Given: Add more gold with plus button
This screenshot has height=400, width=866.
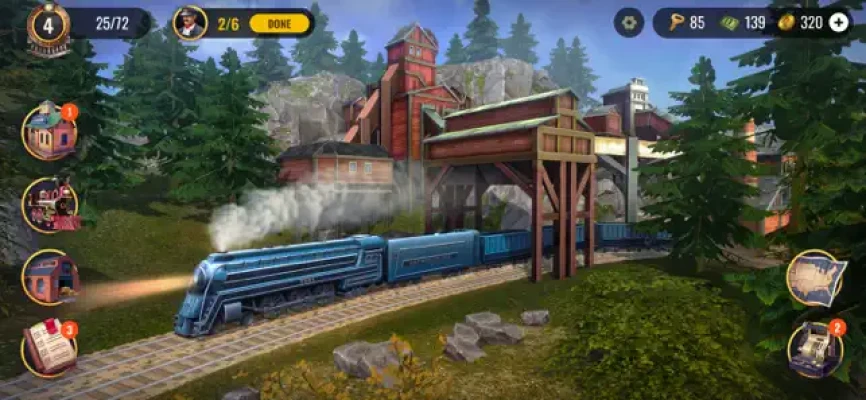Looking at the screenshot, I should [838, 22].
